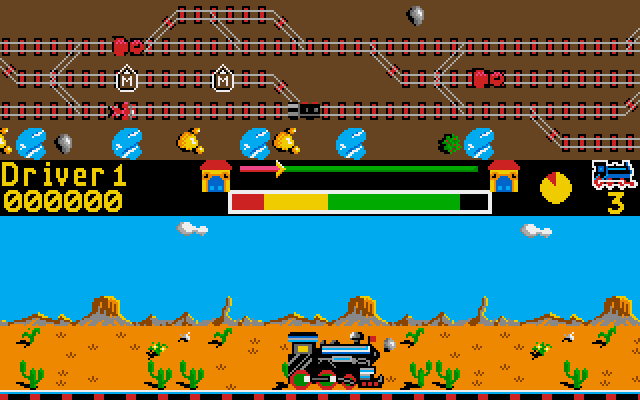Screen dimensions: 640x400
Task: Click the green bush icon in the item strip
Action: point(451,144)
